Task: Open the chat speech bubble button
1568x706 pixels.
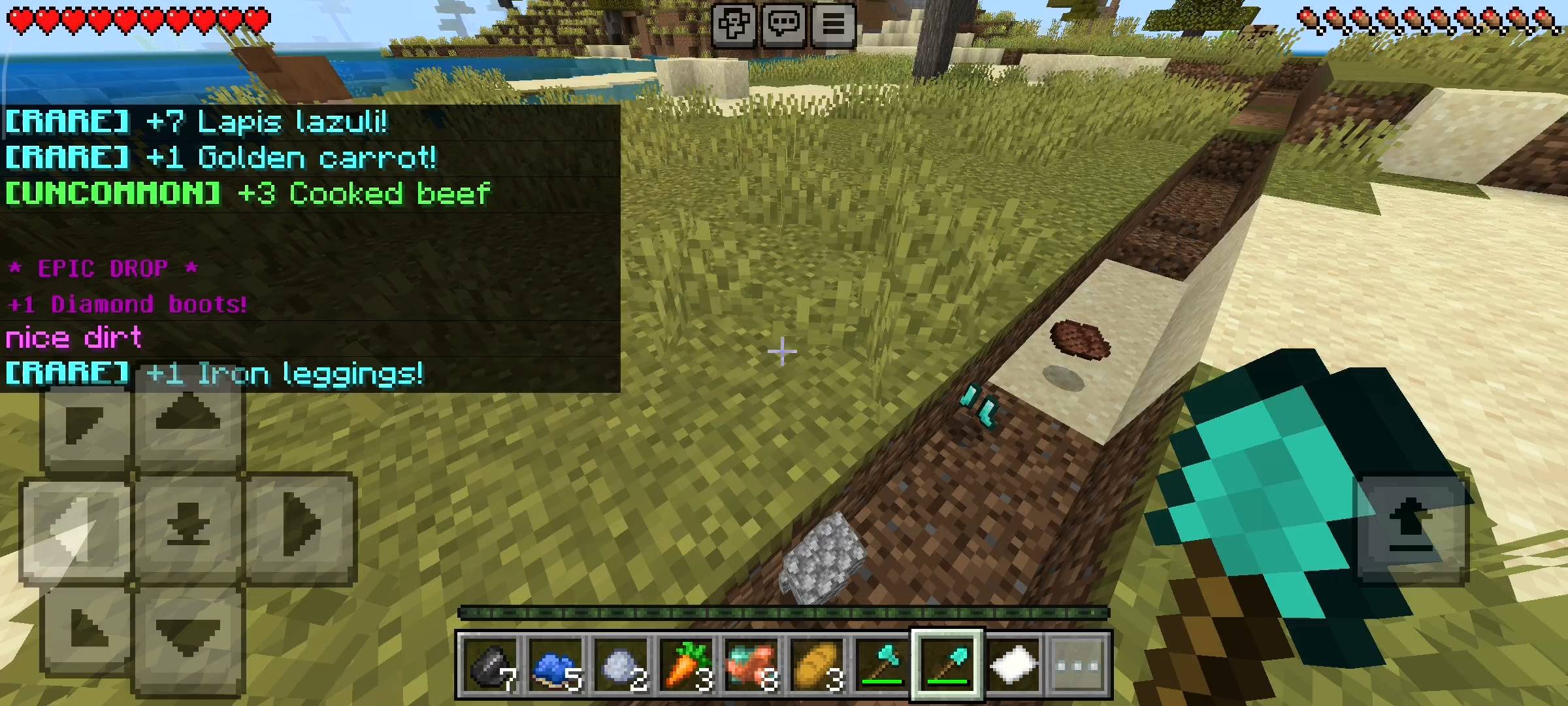Action: 783,25
